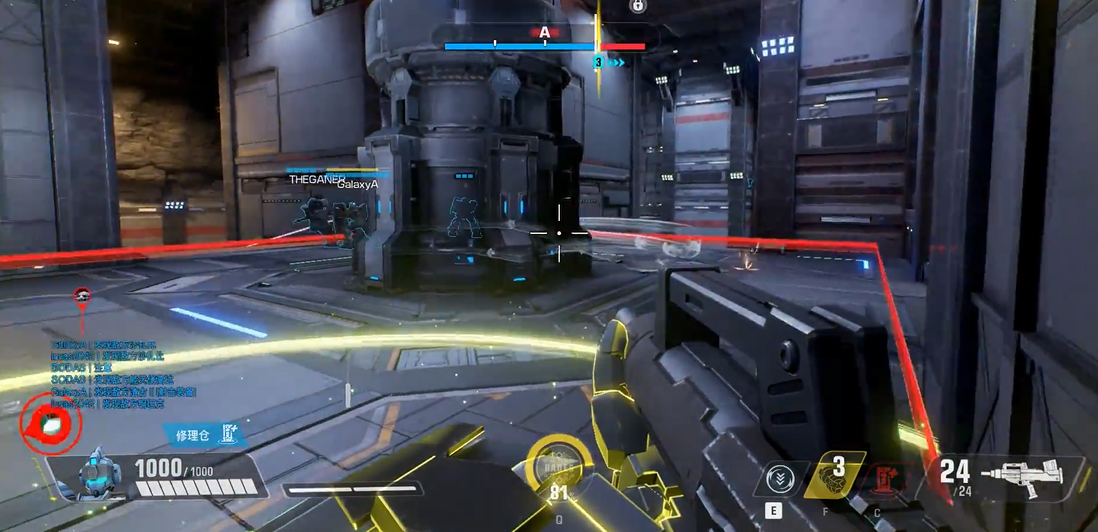Click the objective A capture marker
This screenshot has width=1098, height=532.
(x=544, y=33)
